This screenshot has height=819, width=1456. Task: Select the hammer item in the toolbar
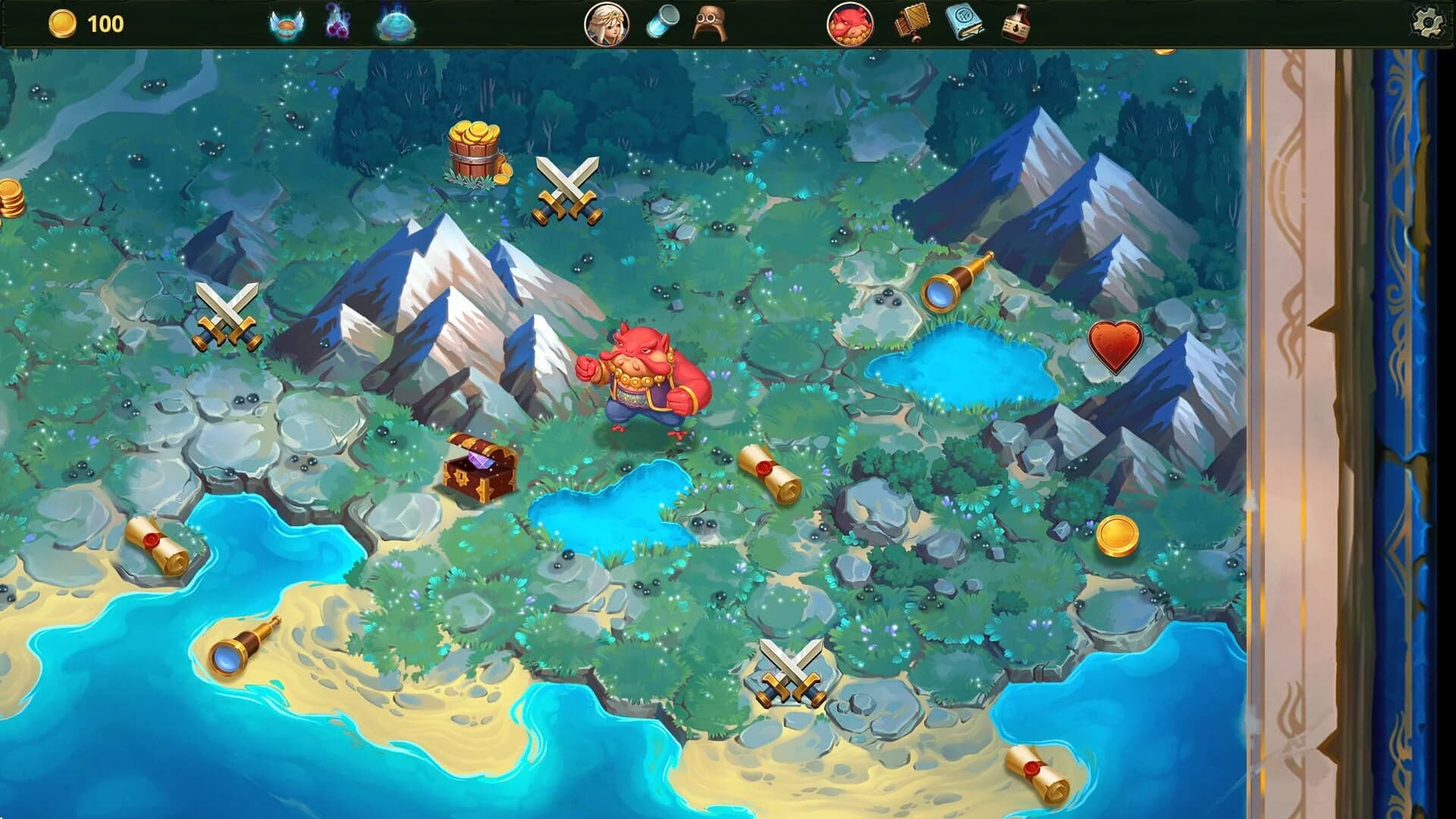[x=912, y=24]
